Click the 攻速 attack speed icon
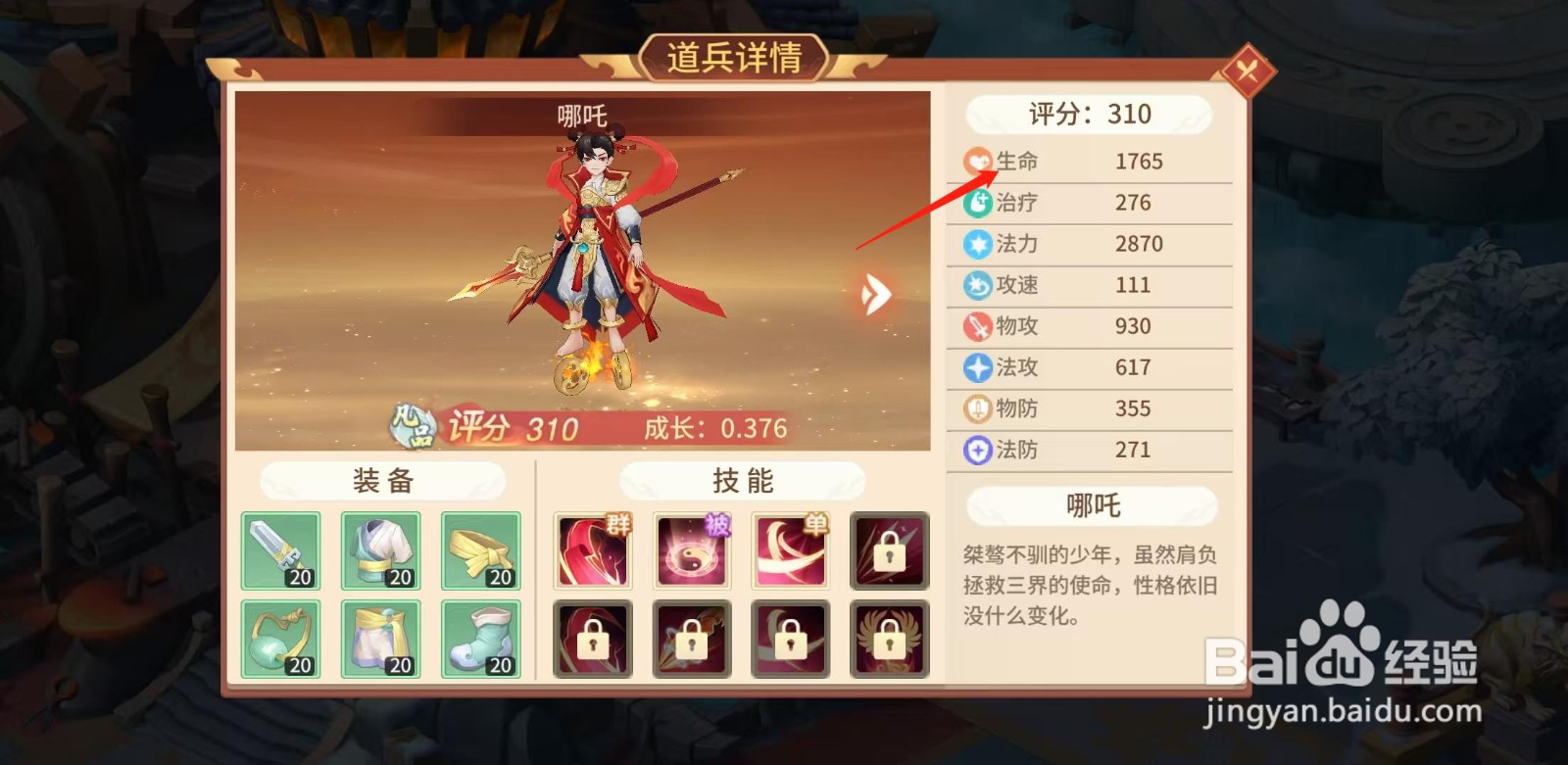The width and height of the screenshot is (1568, 765). pyautogui.click(x=977, y=285)
